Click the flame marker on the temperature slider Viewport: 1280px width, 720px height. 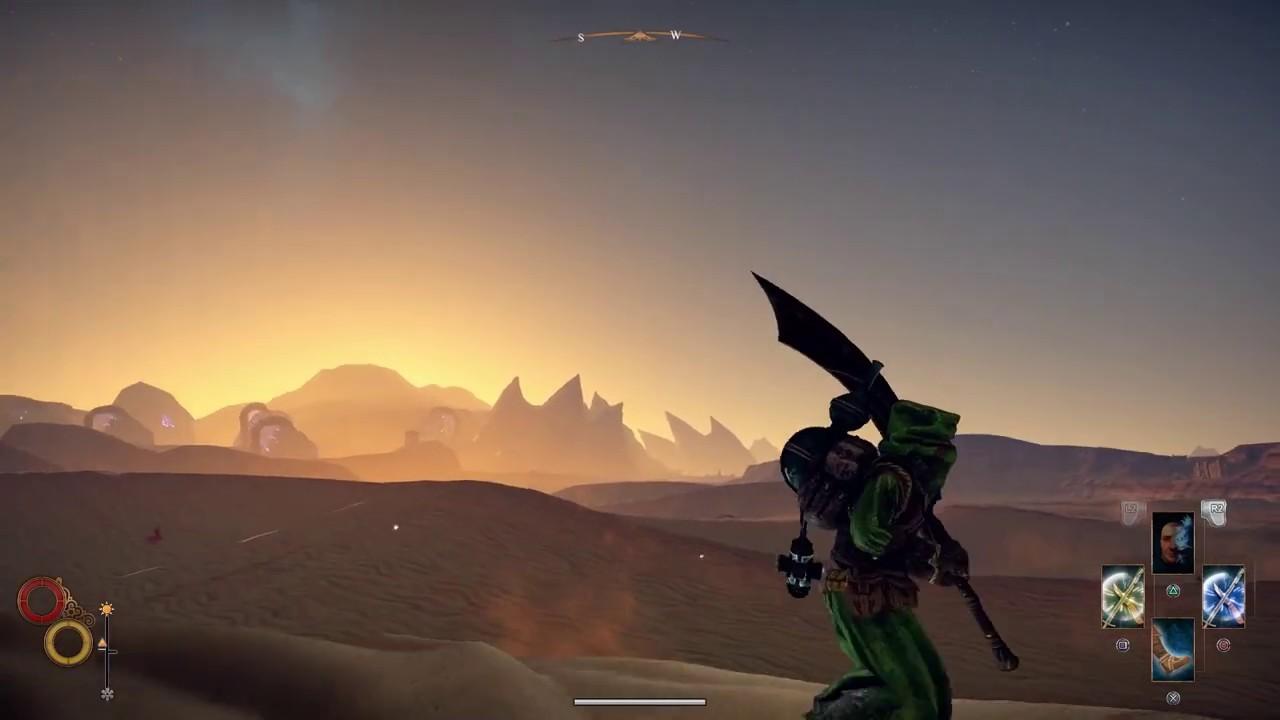102,642
